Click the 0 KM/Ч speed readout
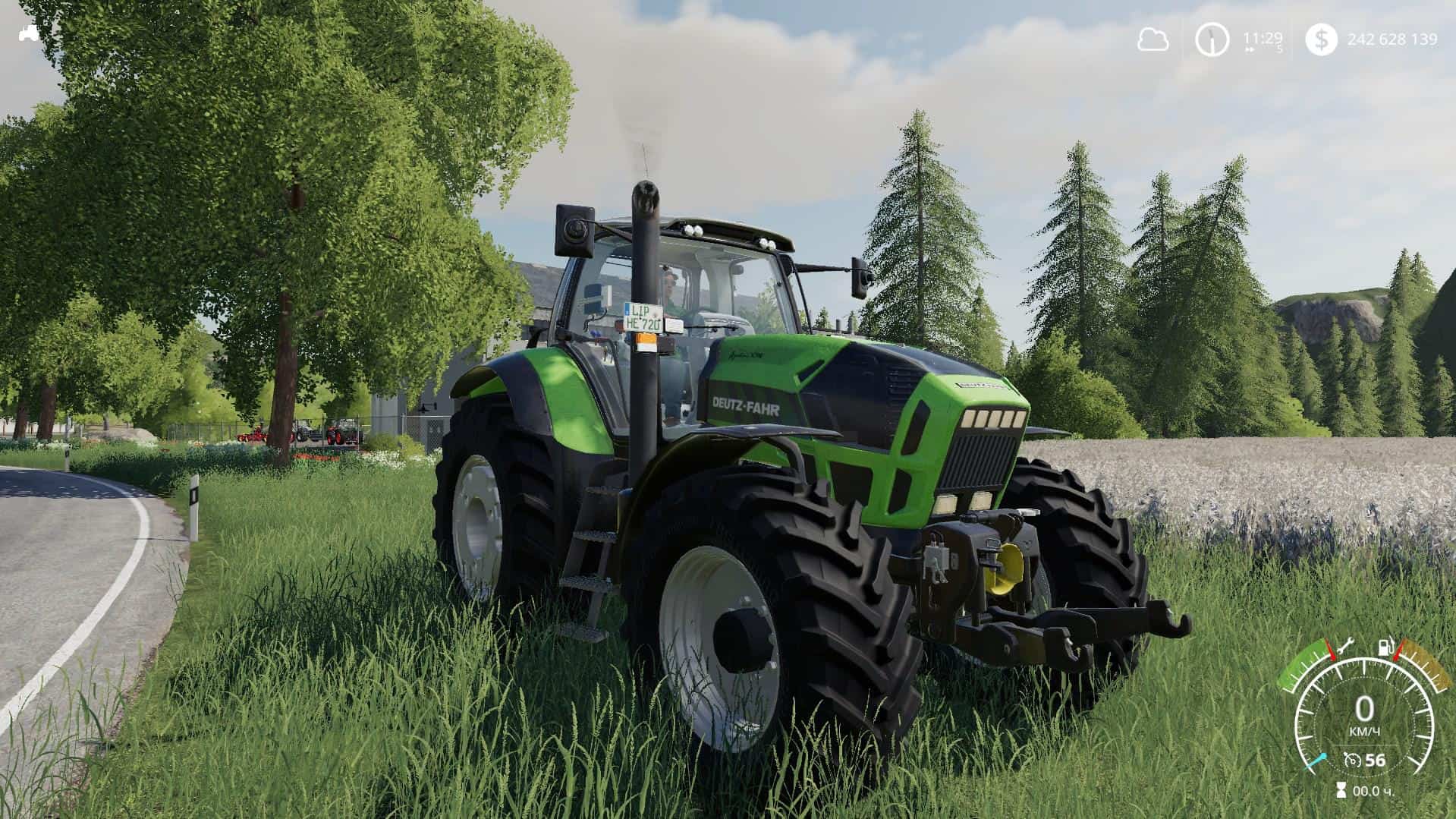Image resolution: width=1456 pixels, height=819 pixels. point(1364,712)
